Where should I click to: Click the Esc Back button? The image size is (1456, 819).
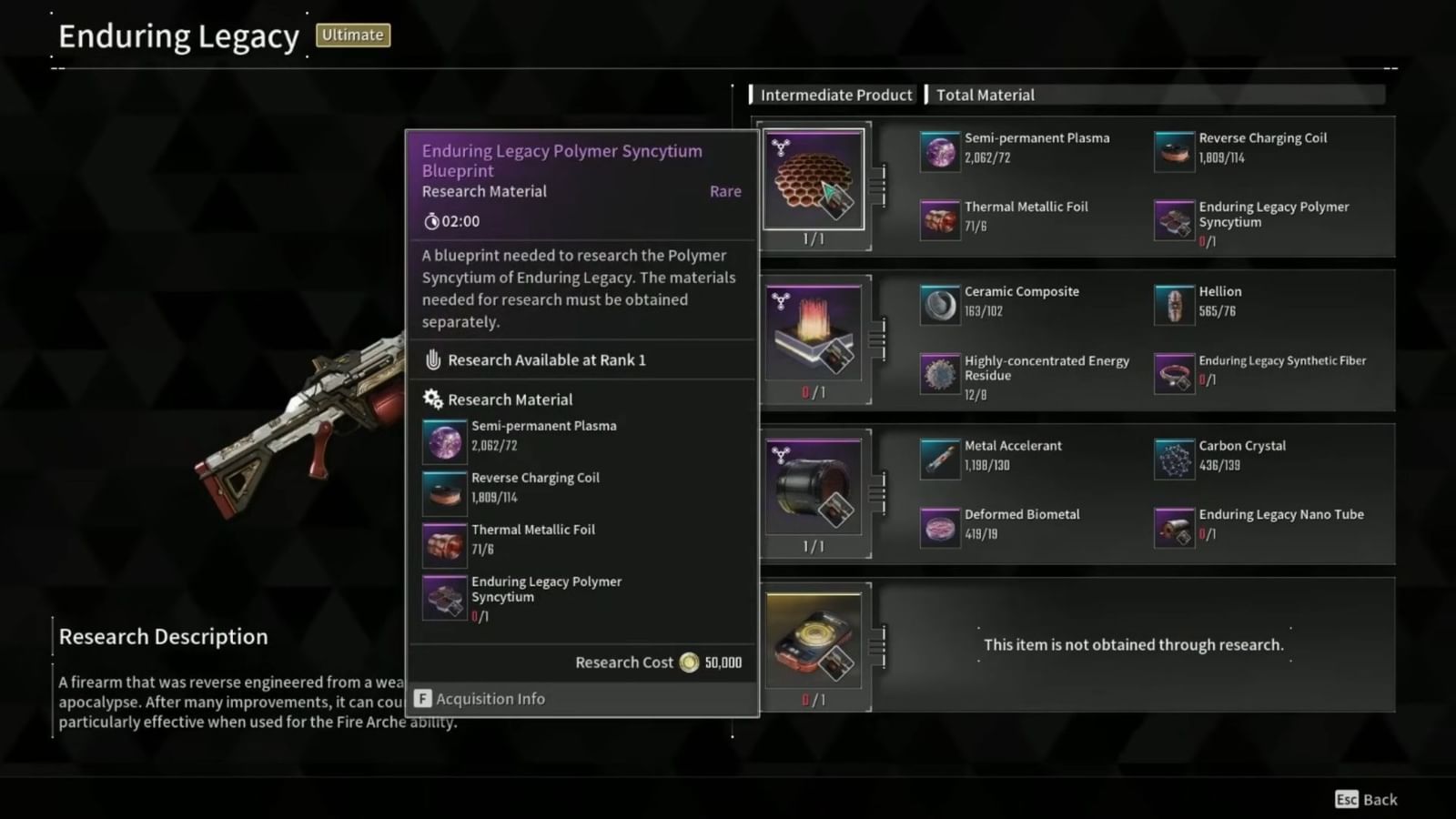1365,800
